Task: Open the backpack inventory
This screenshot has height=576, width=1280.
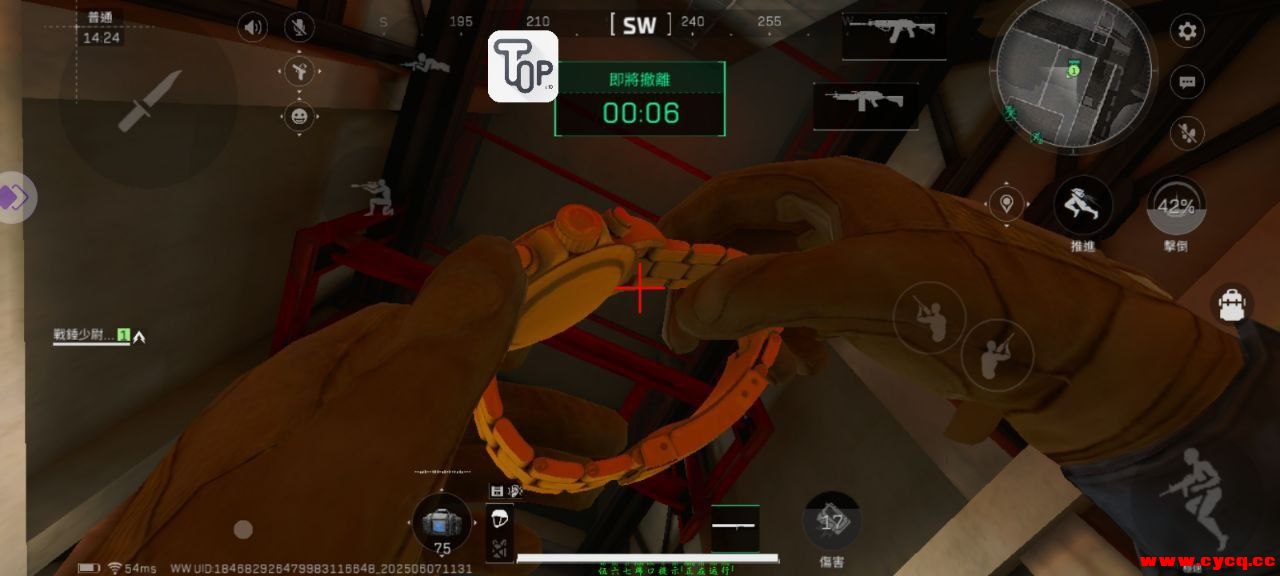Action: click(1234, 304)
